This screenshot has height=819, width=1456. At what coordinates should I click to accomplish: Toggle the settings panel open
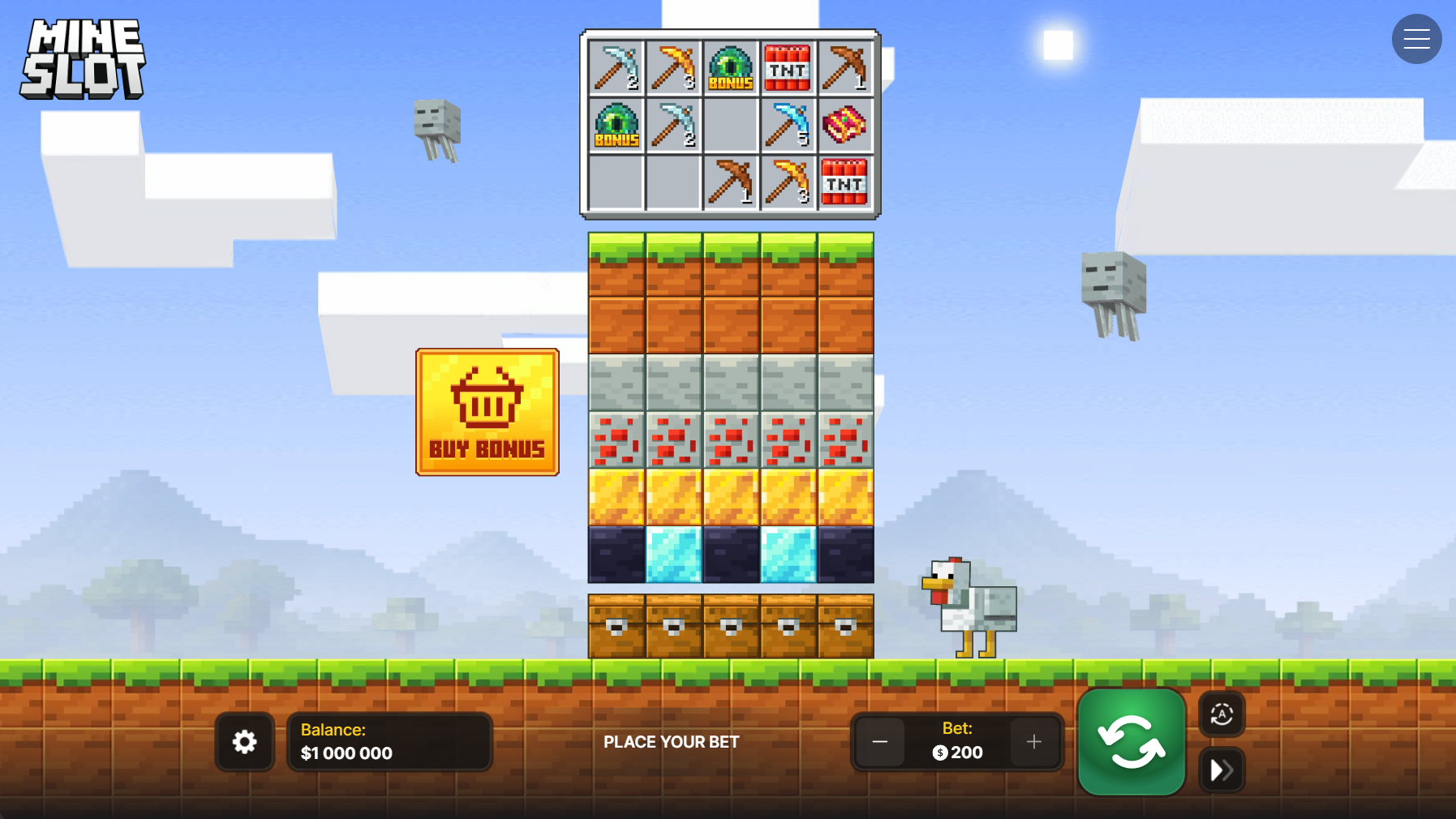click(x=244, y=741)
